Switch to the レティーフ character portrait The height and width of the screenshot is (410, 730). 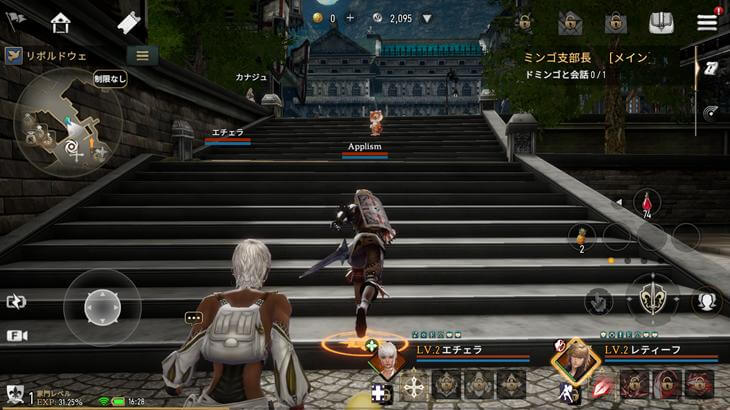tap(575, 357)
